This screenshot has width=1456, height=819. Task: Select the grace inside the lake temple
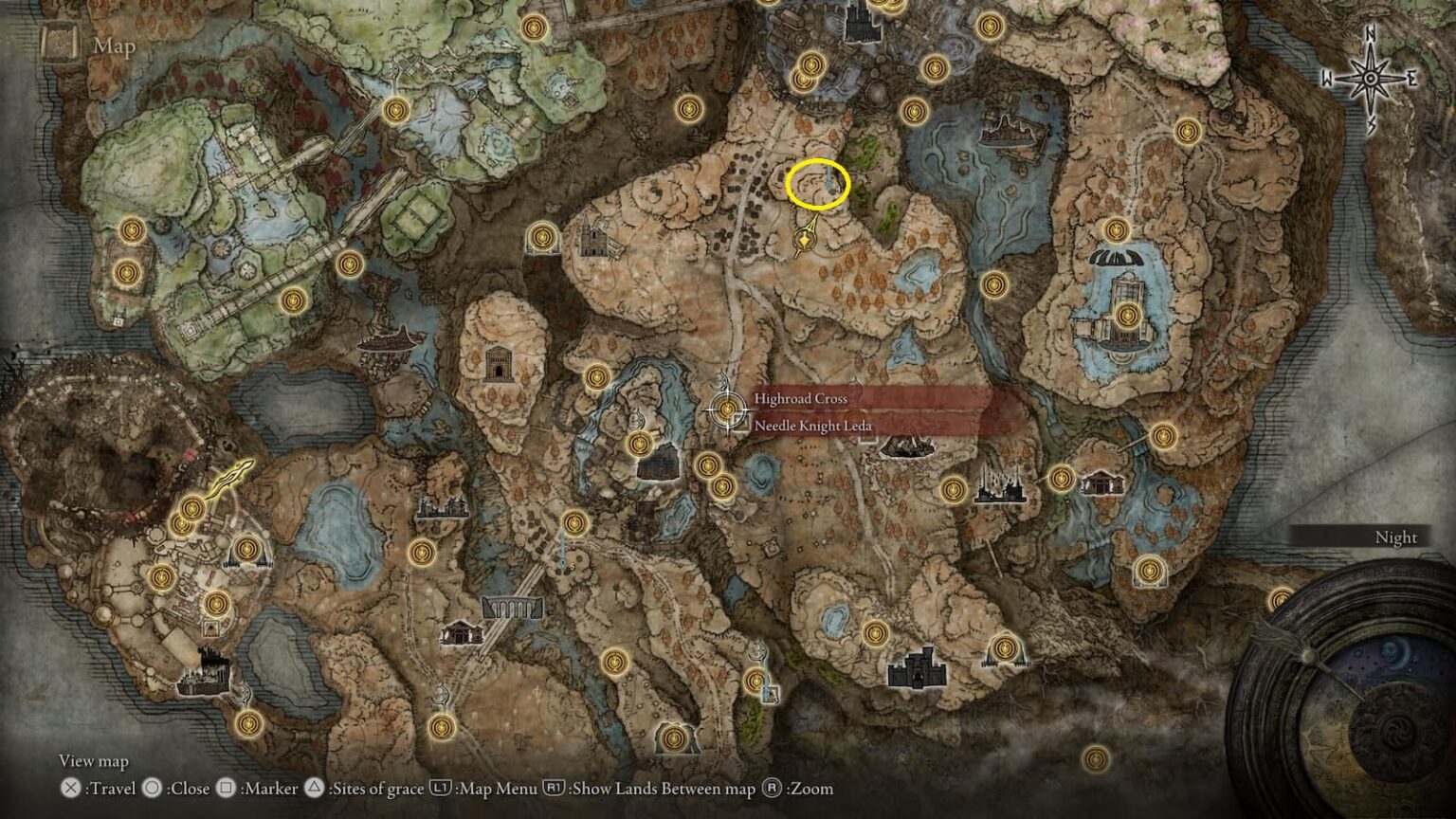click(x=1126, y=316)
